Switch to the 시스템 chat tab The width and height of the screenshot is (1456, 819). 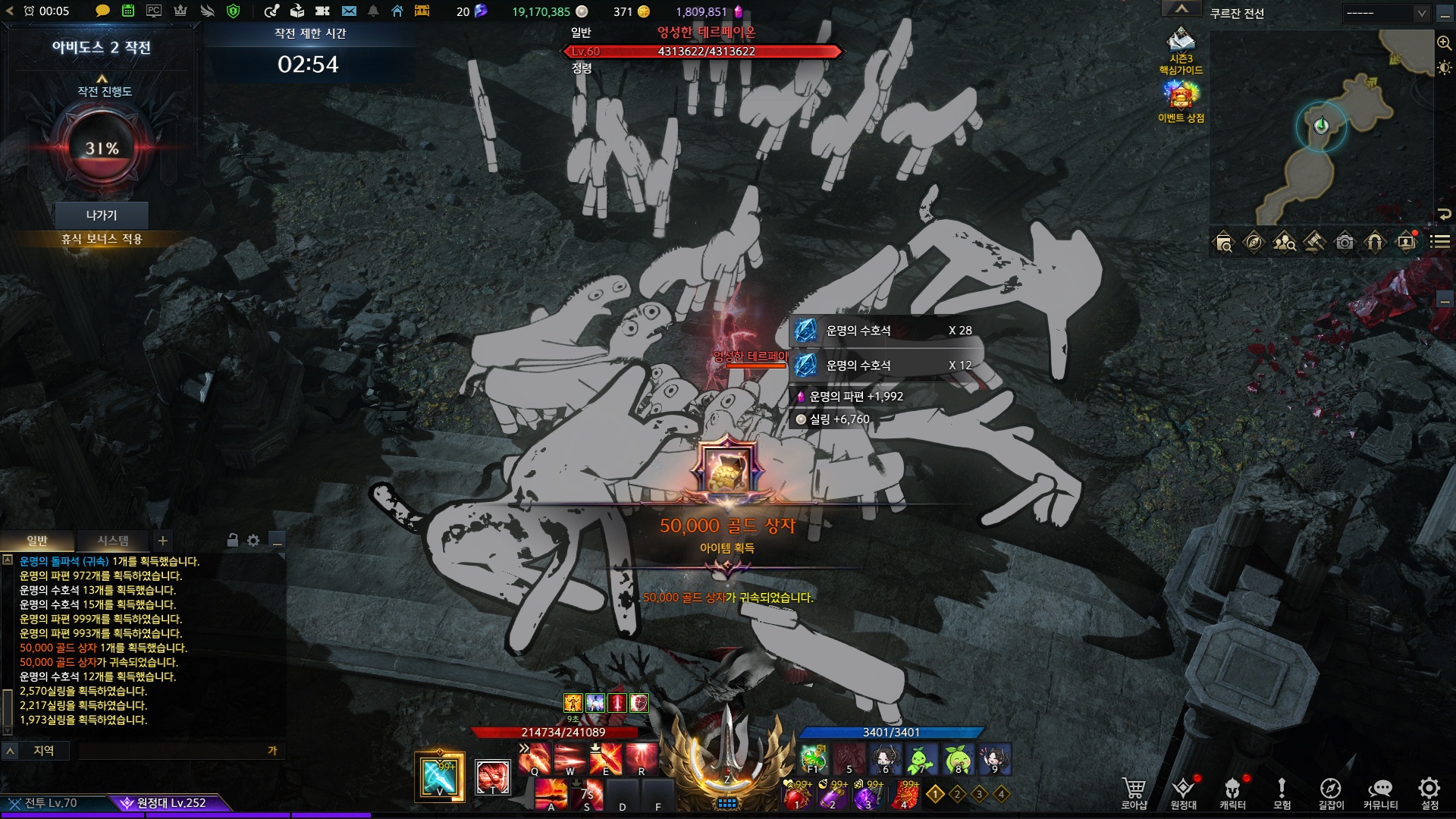(x=113, y=541)
